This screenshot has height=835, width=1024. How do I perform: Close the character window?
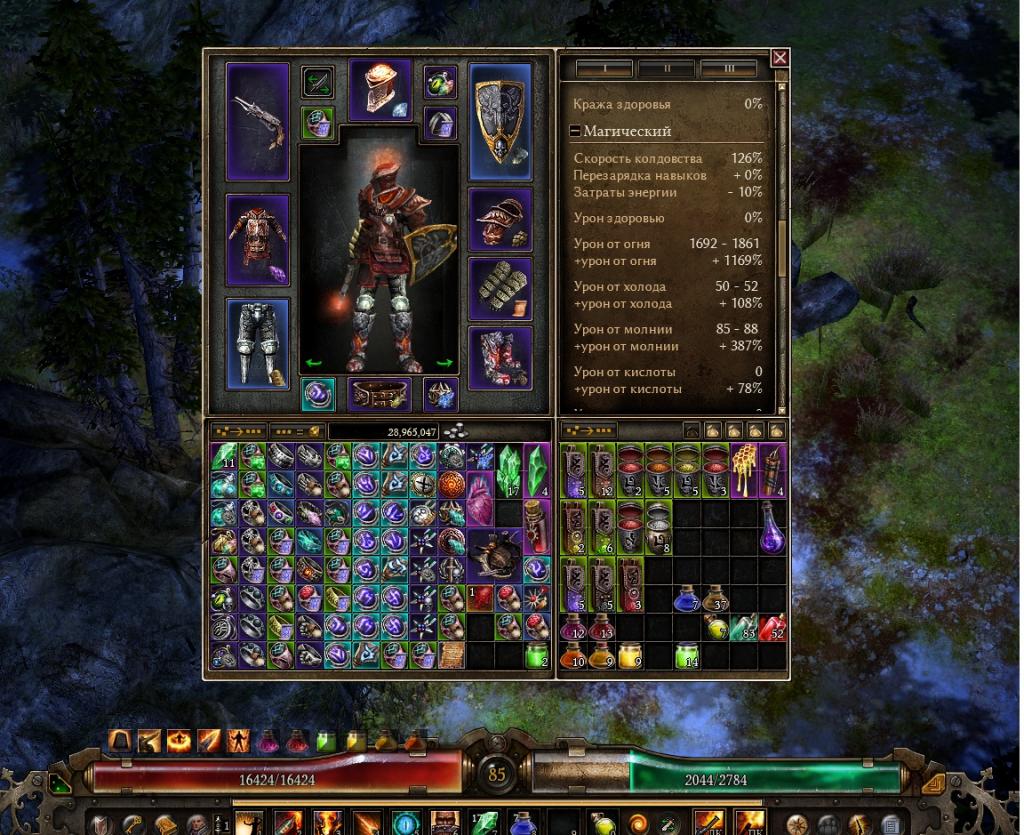tap(780, 58)
